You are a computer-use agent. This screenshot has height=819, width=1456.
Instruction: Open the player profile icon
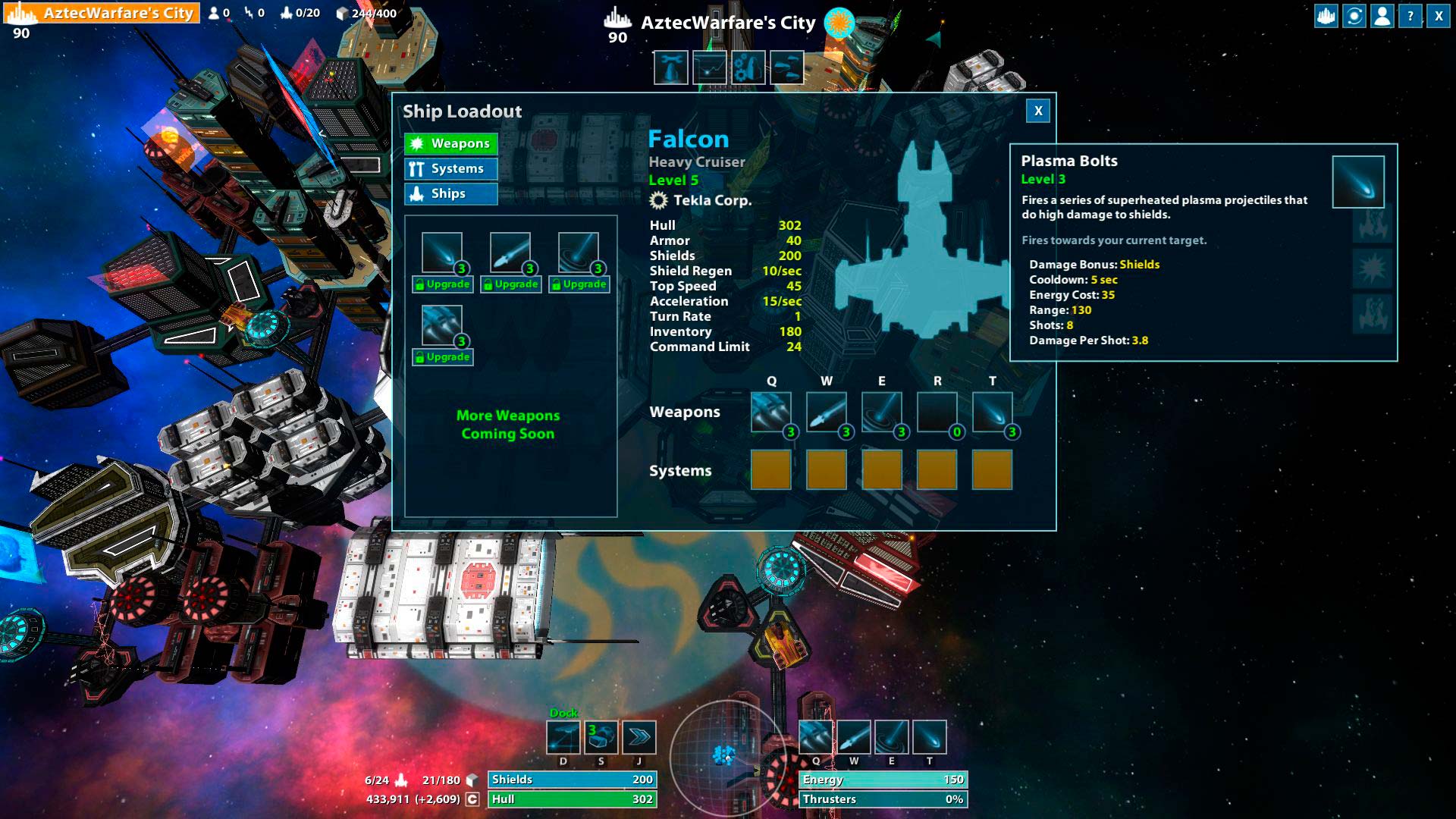(x=1382, y=16)
